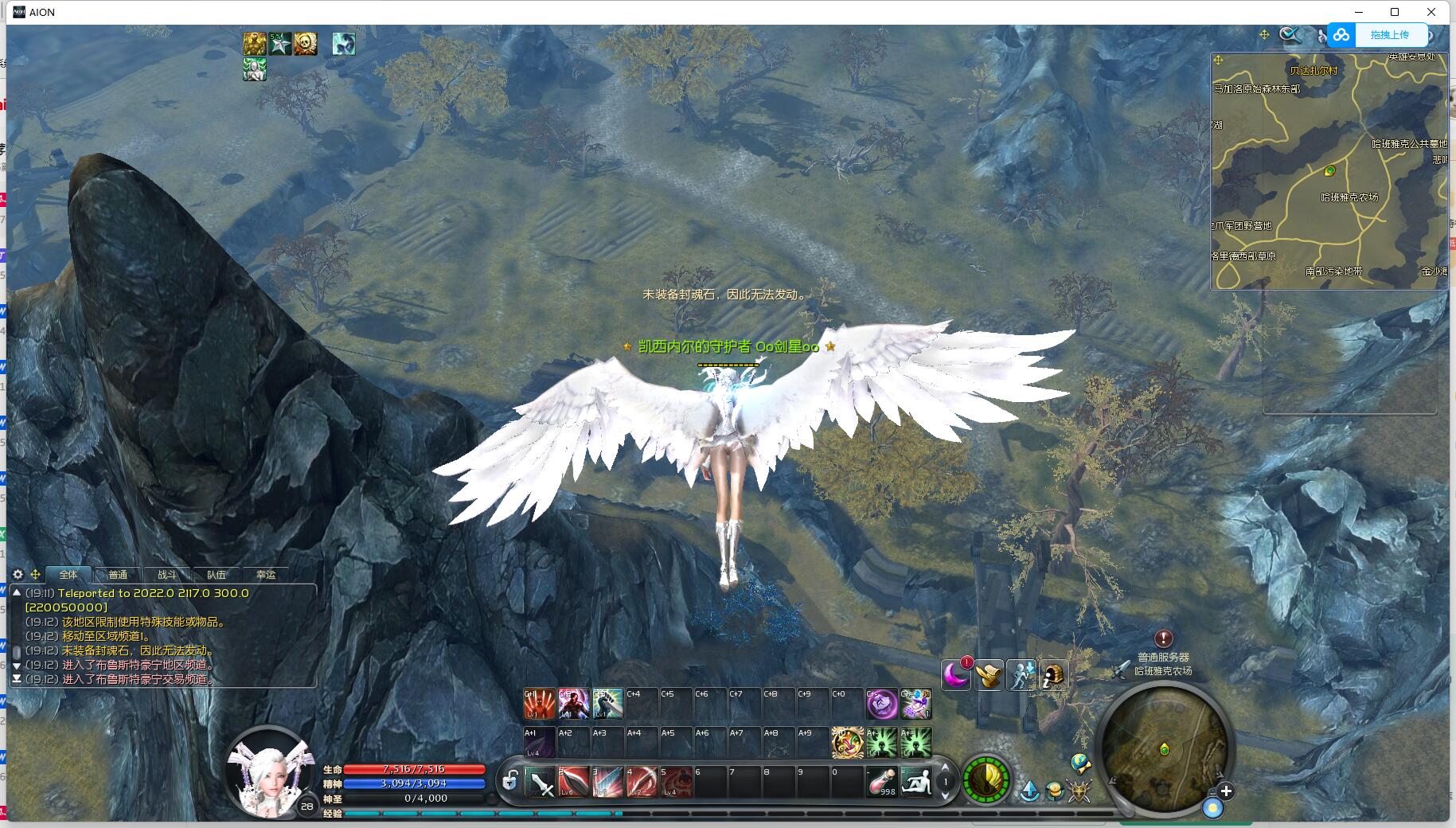This screenshot has height=828, width=1456.
Task: Activate the golden wing flight gauge button
Action: (x=986, y=779)
